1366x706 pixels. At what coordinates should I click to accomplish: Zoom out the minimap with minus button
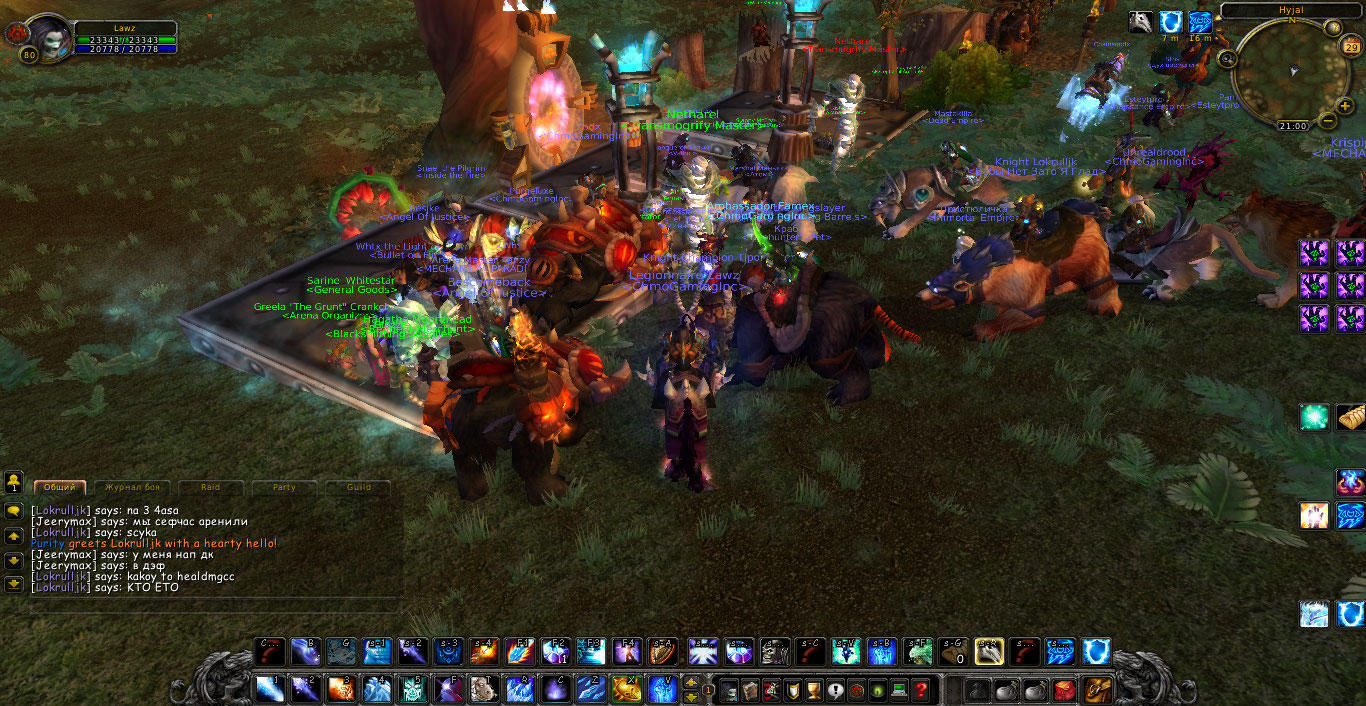(x=1328, y=120)
